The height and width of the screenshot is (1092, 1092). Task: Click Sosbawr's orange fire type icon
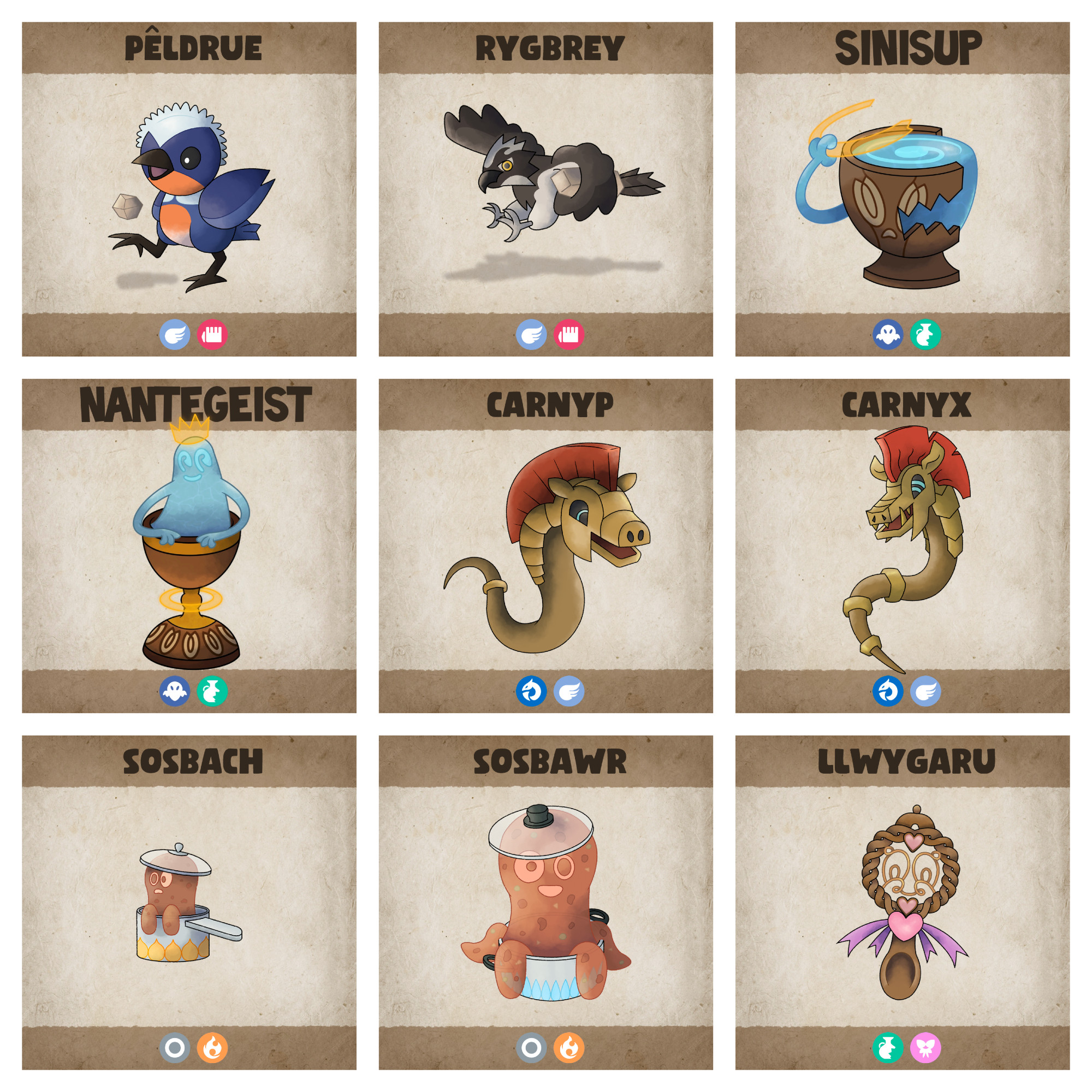(568, 1048)
